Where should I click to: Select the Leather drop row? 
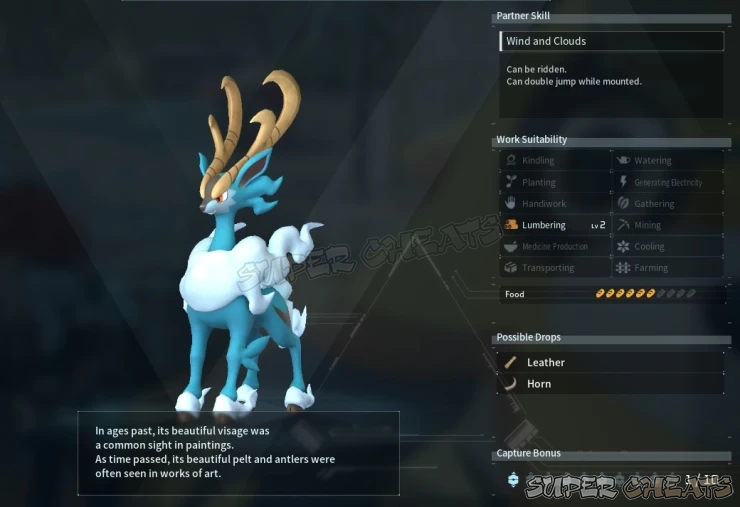click(611, 362)
